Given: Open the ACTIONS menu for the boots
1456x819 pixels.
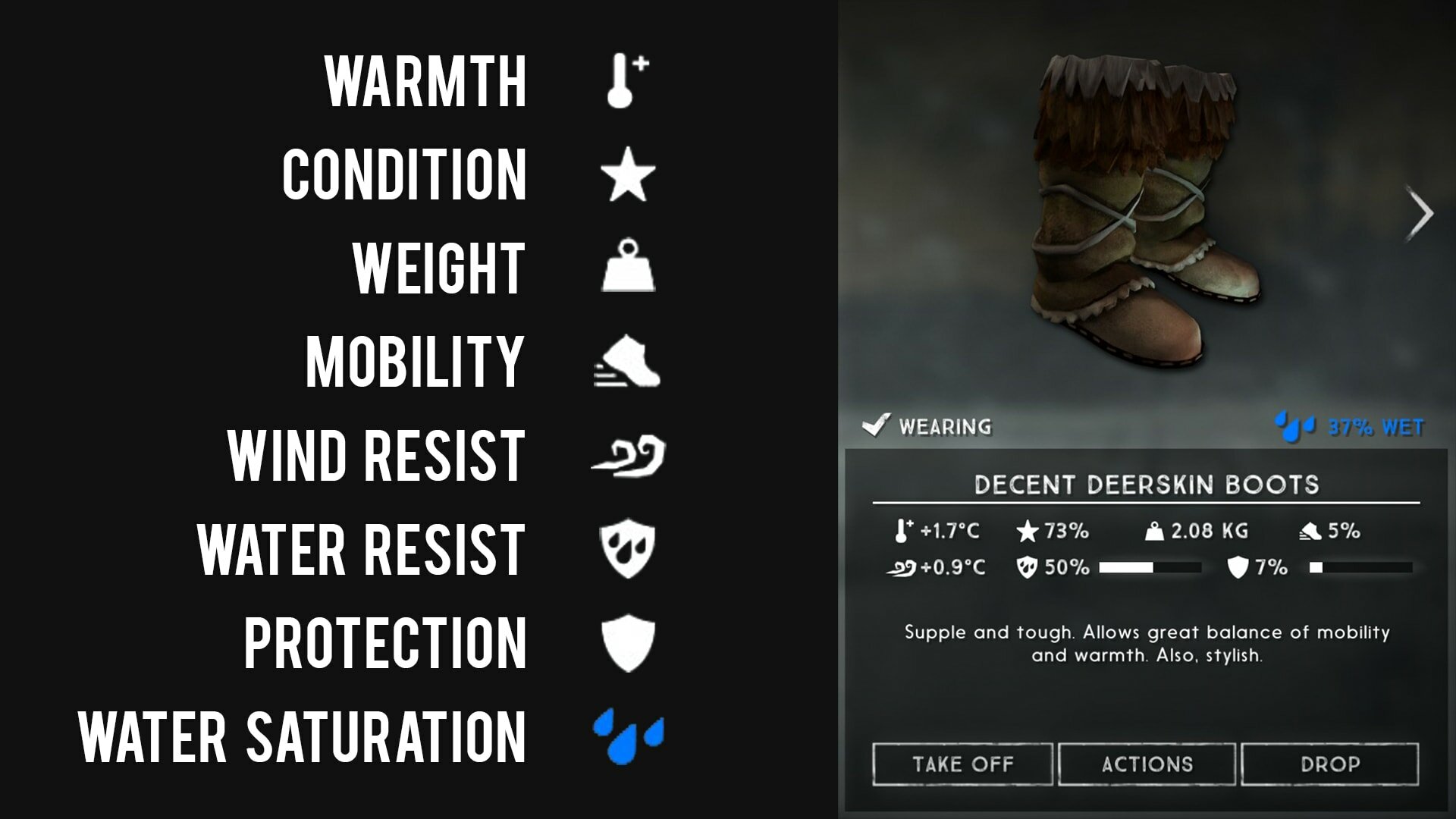Looking at the screenshot, I should coord(1149,764).
